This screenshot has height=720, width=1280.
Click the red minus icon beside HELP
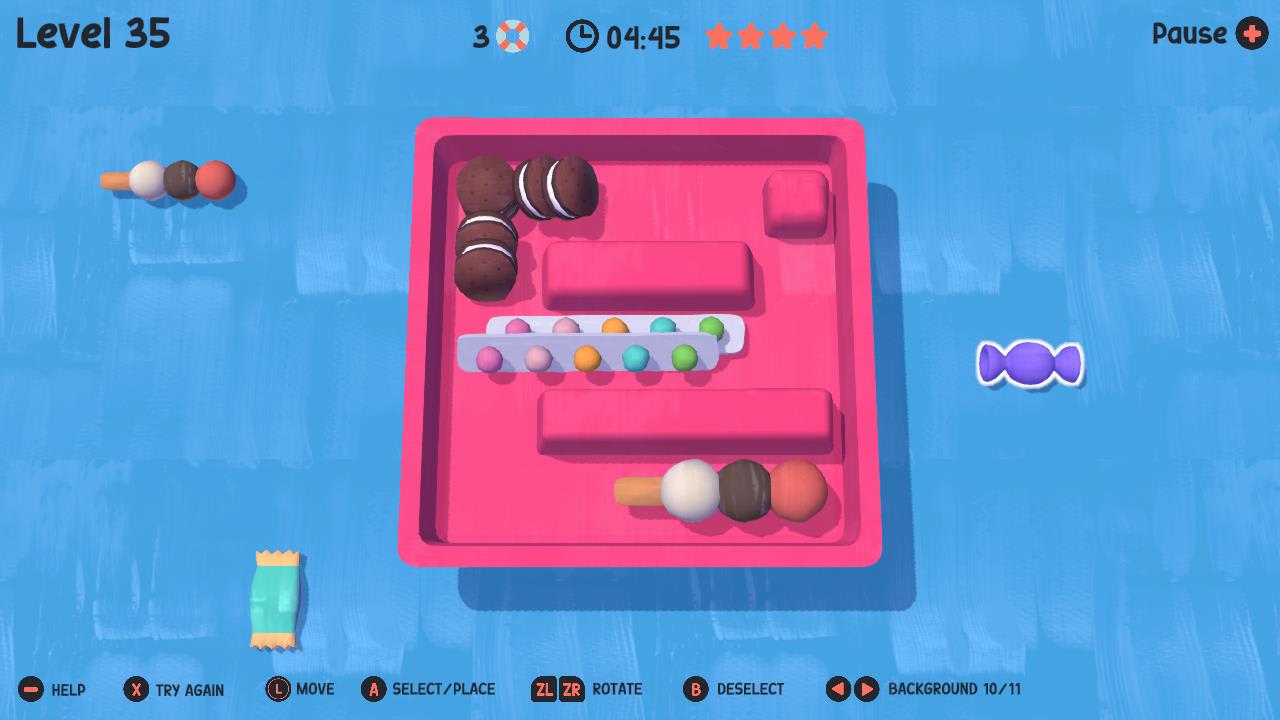(30, 689)
